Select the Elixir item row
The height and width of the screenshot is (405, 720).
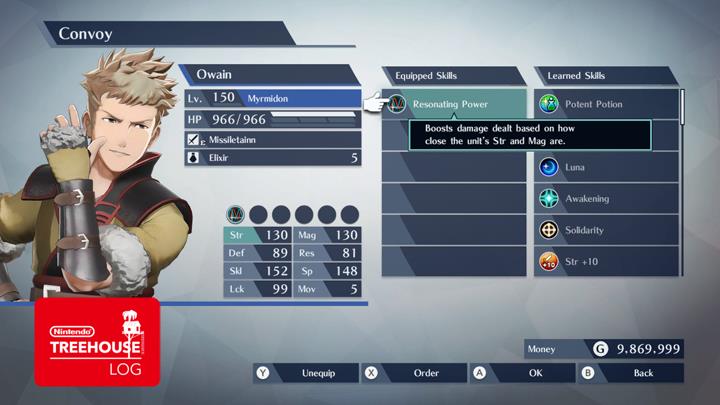click(272, 157)
